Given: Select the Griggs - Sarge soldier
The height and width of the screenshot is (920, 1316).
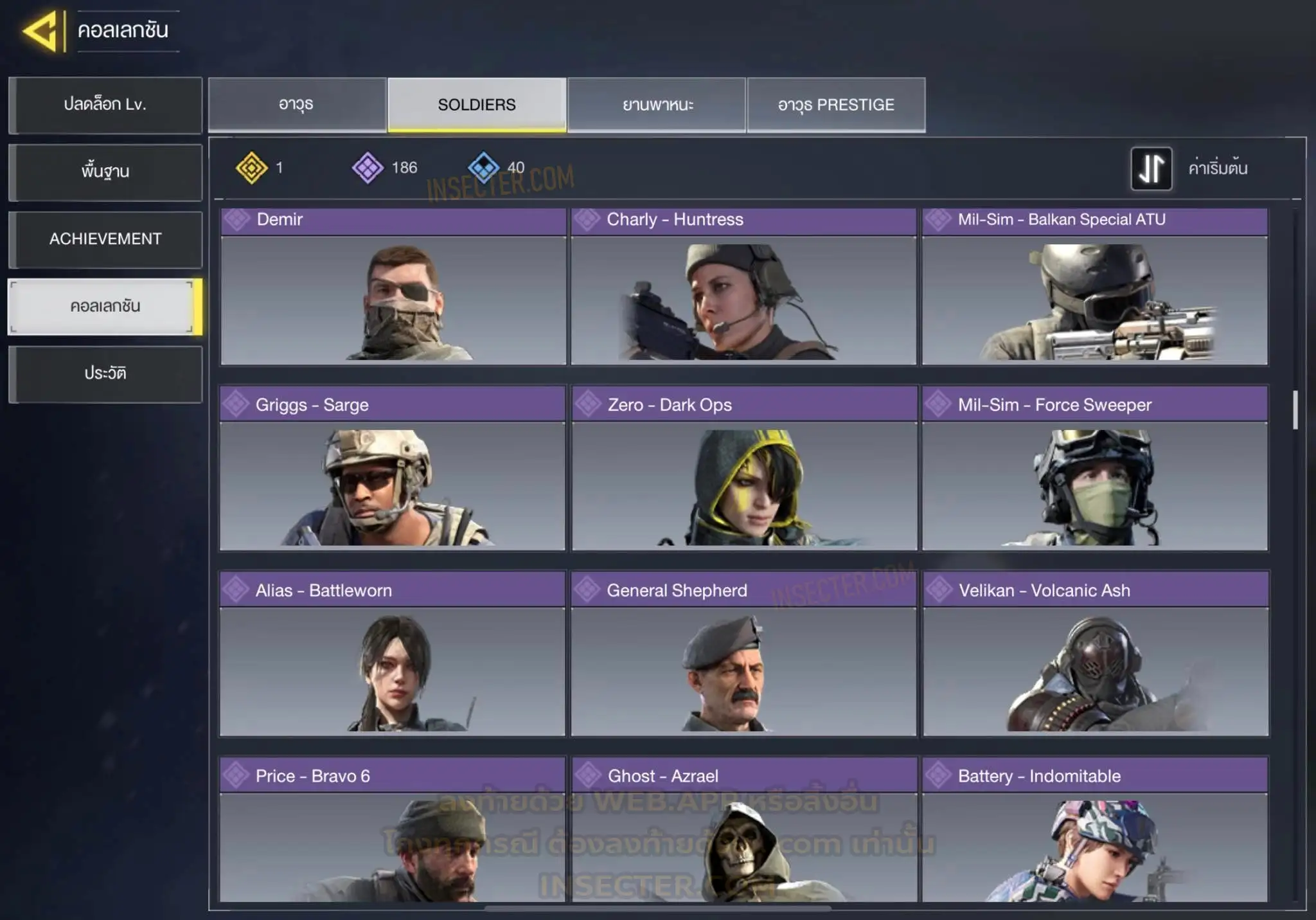Looking at the screenshot, I should 393,469.
